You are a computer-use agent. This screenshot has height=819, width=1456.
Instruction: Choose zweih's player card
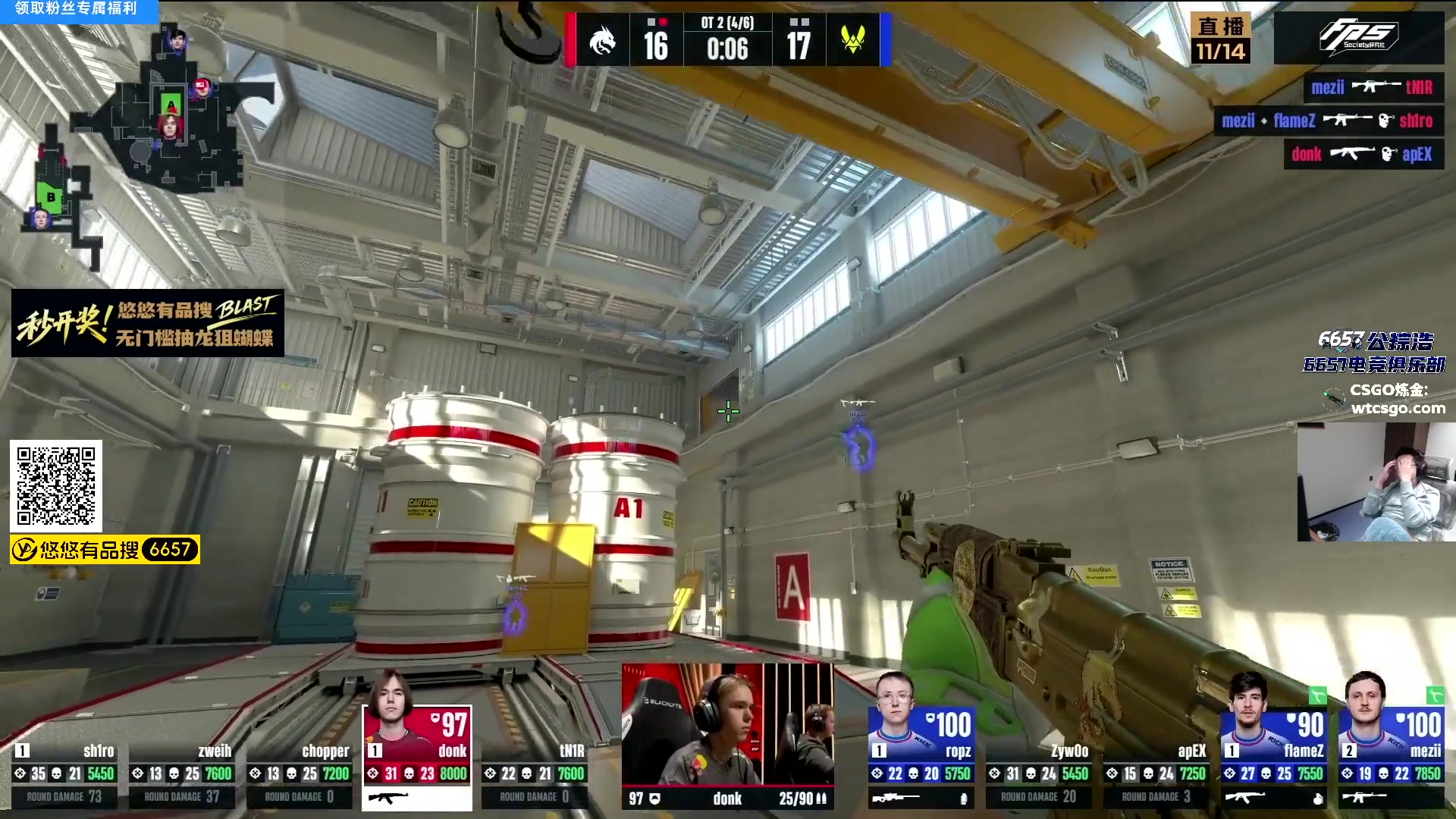[182, 773]
